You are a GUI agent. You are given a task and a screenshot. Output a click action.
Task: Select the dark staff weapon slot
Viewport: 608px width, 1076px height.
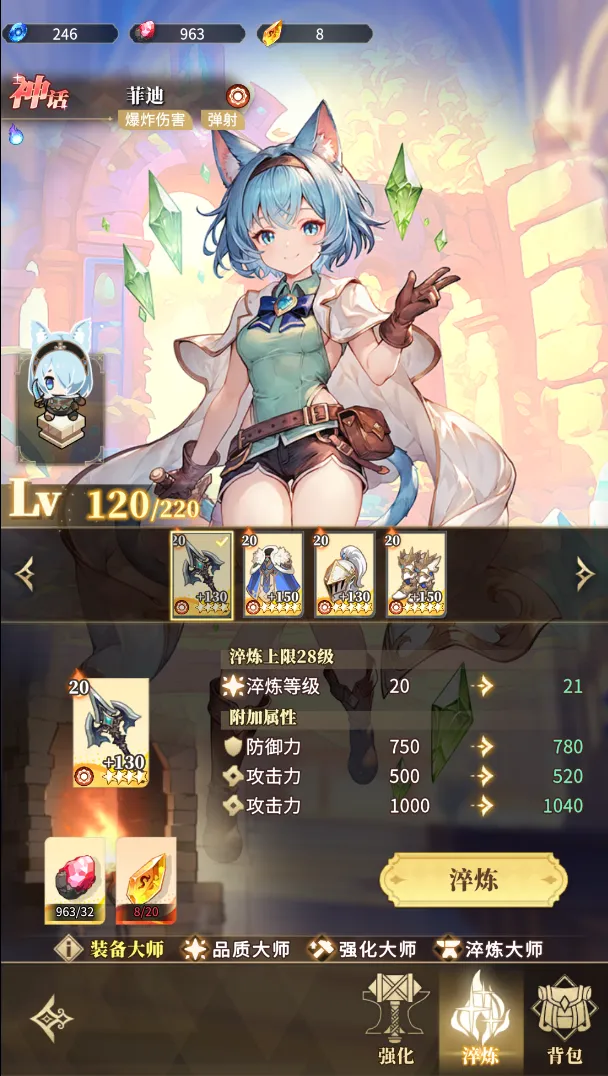tap(201, 575)
